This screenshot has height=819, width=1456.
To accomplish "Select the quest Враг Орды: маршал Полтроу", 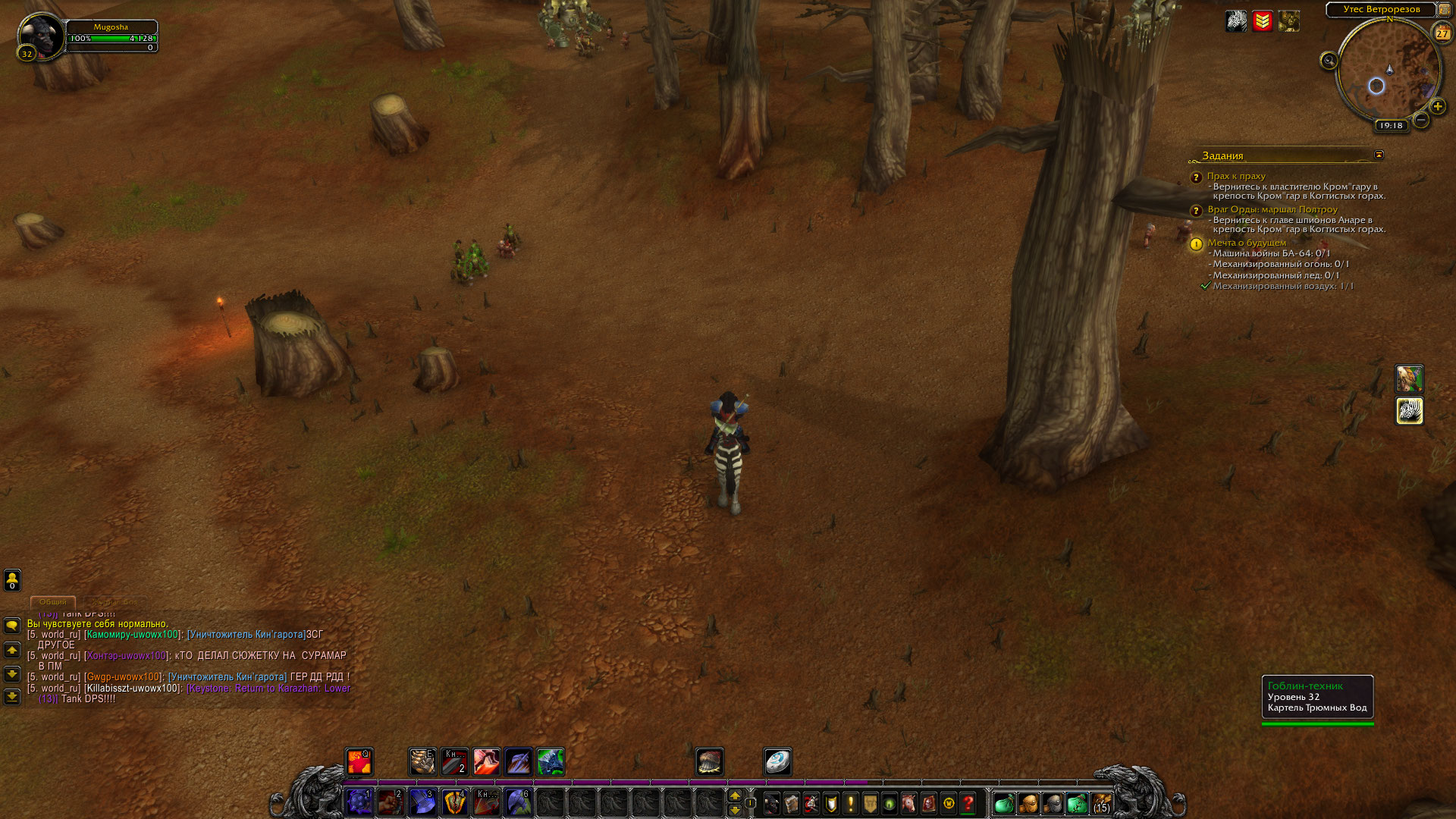I will 1272,209.
